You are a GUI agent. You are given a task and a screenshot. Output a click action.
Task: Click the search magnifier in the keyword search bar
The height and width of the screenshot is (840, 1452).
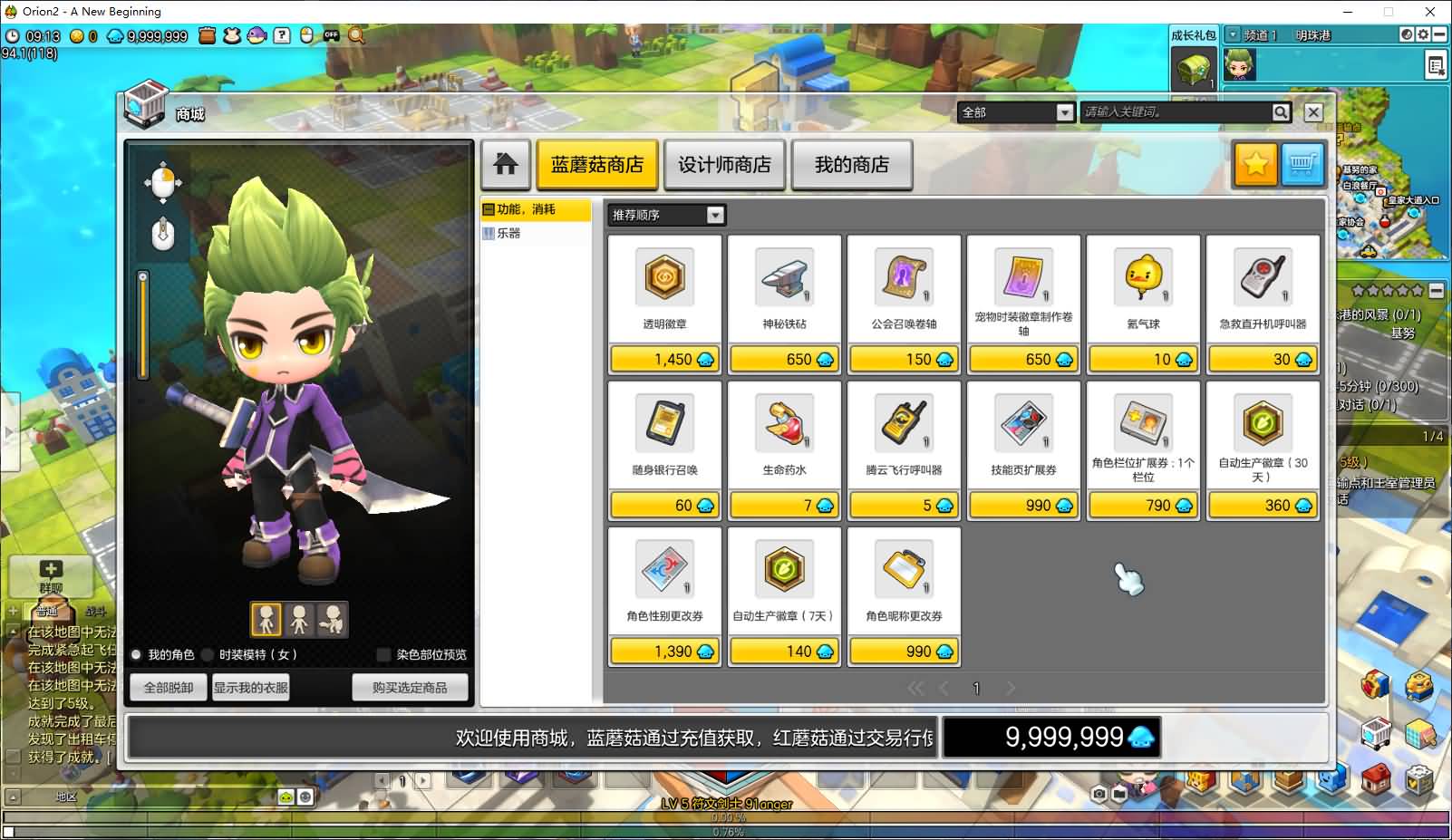tap(1280, 112)
